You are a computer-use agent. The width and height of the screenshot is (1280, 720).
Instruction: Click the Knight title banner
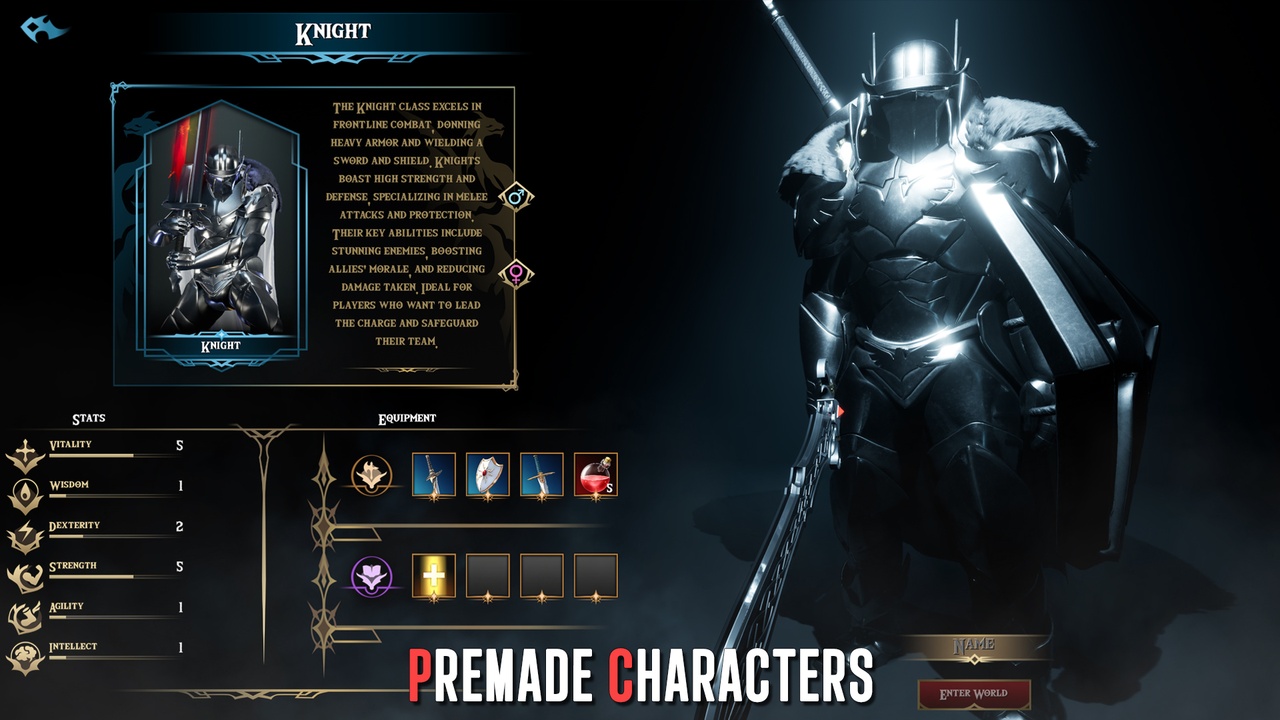pyautogui.click(x=333, y=30)
